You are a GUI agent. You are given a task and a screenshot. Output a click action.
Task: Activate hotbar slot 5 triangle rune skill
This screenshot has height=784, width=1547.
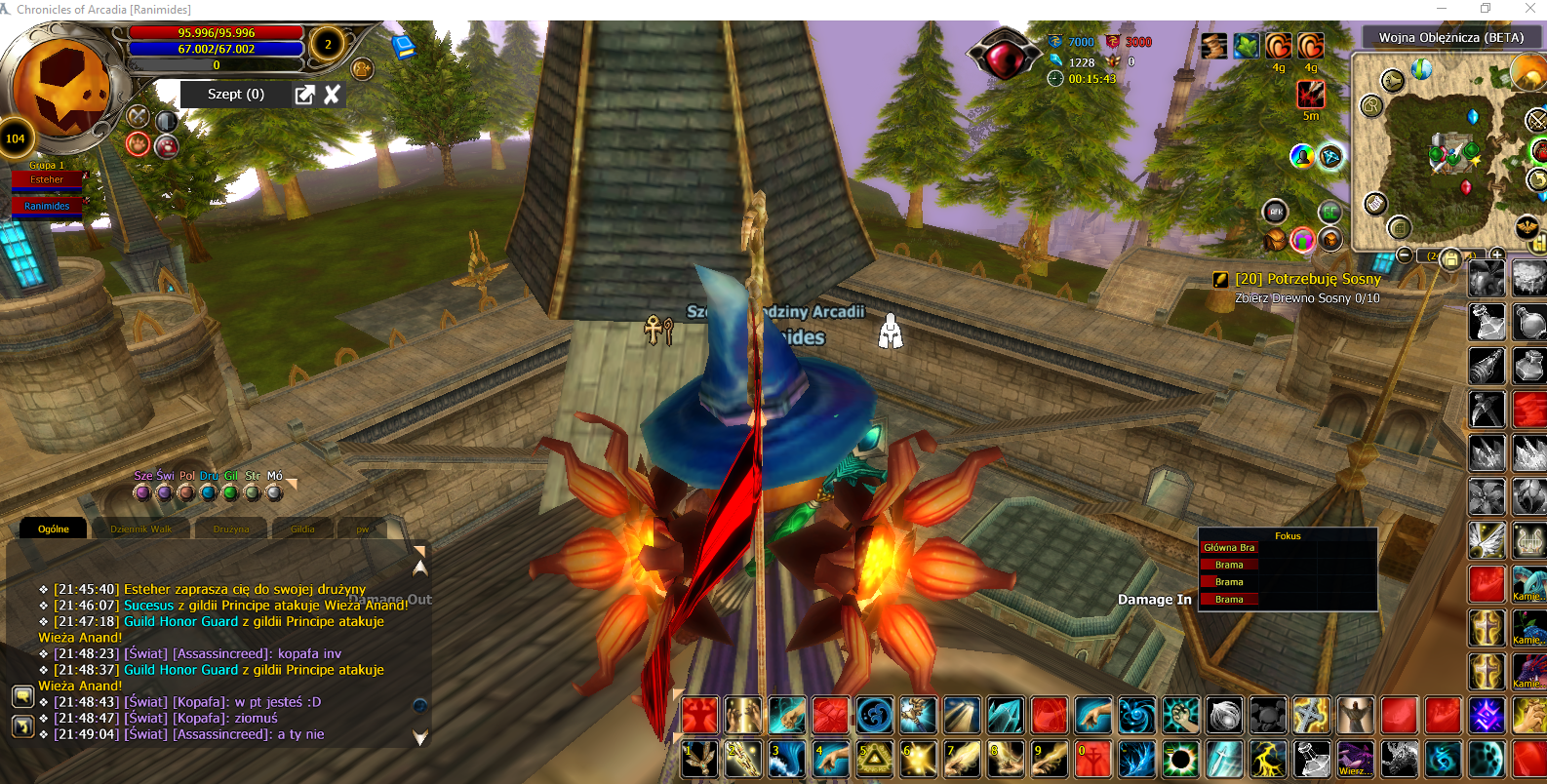point(874,759)
